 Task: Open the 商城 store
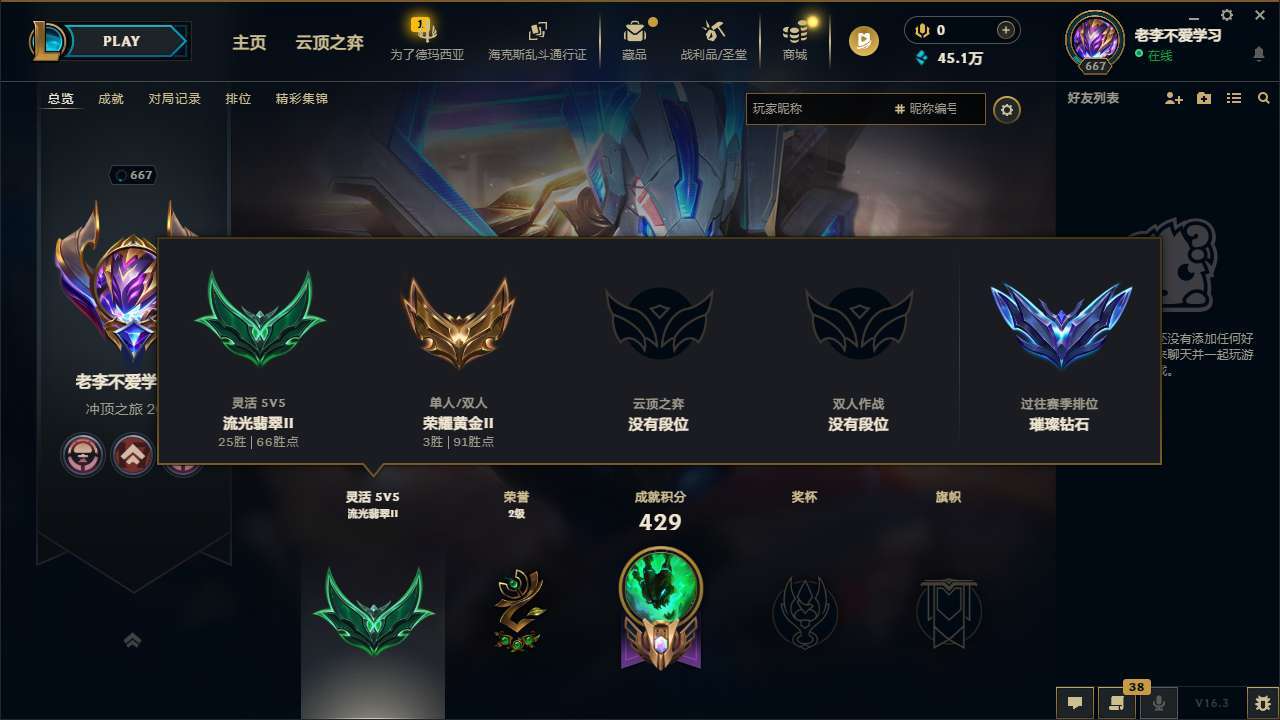pos(795,40)
